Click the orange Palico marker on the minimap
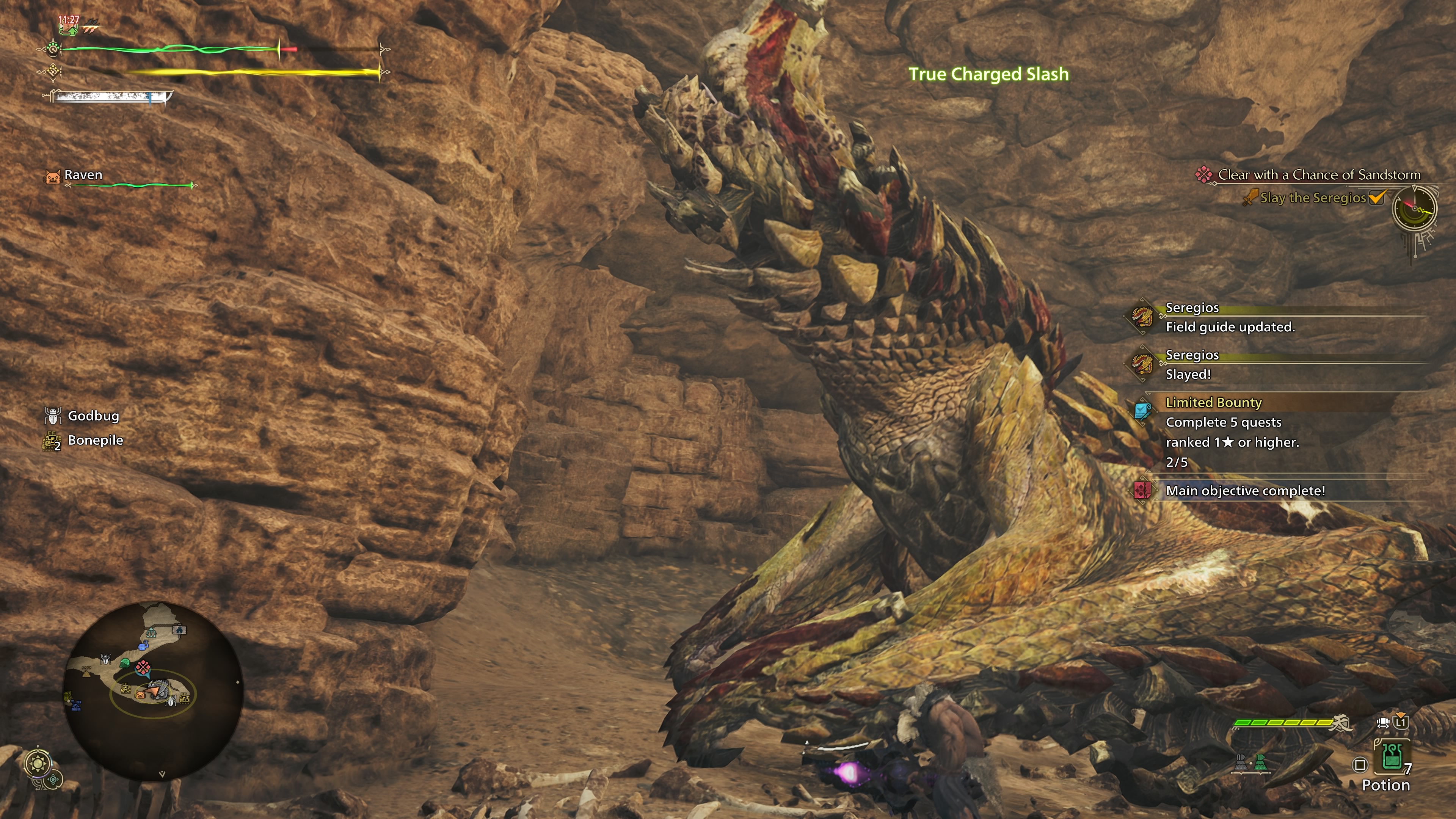 (140, 695)
